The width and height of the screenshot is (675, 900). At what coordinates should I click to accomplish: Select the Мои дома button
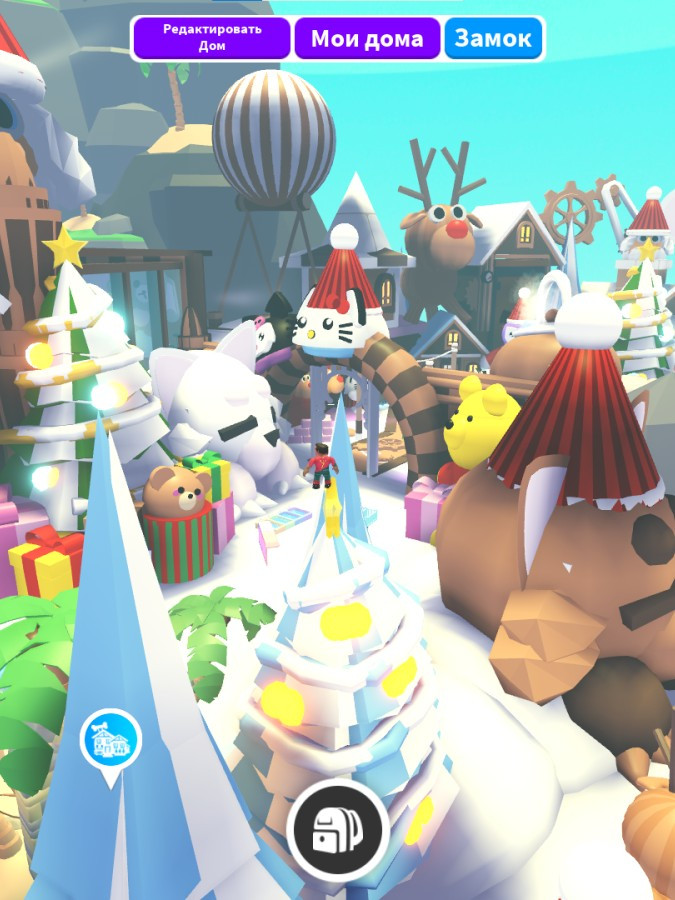[367, 39]
